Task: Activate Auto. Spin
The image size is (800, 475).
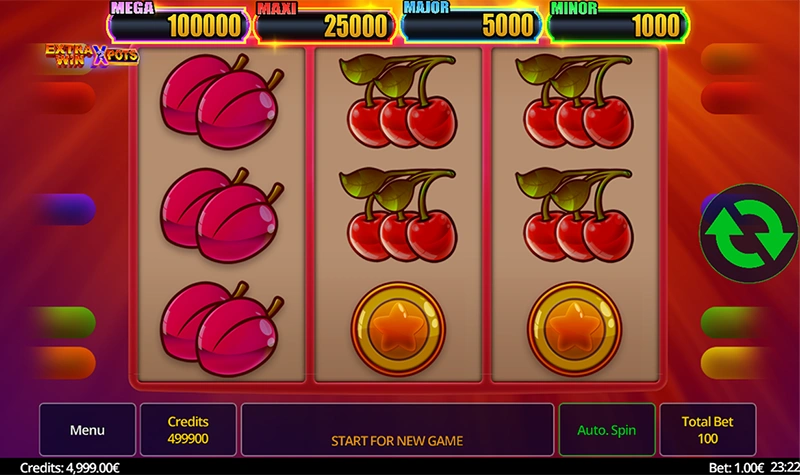Action: coord(606,430)
